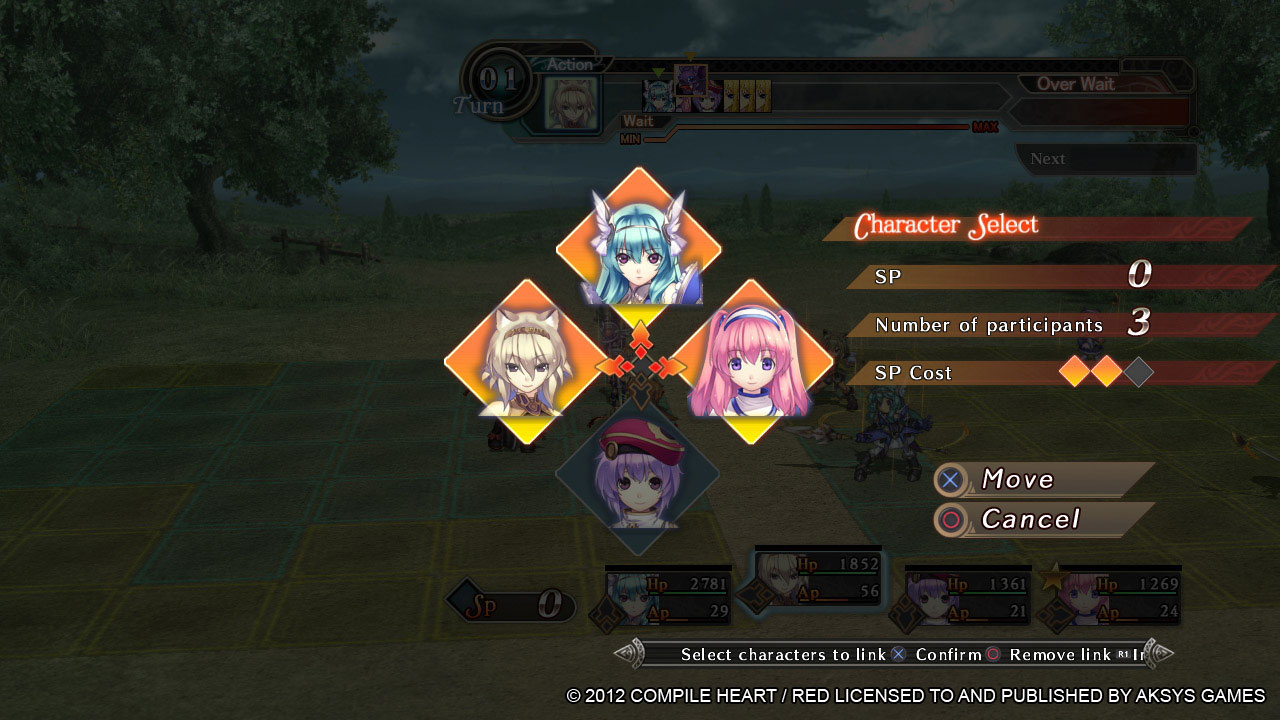Choose the Move option
This screenshot has height=720, width=1280.
[1043, 480]
